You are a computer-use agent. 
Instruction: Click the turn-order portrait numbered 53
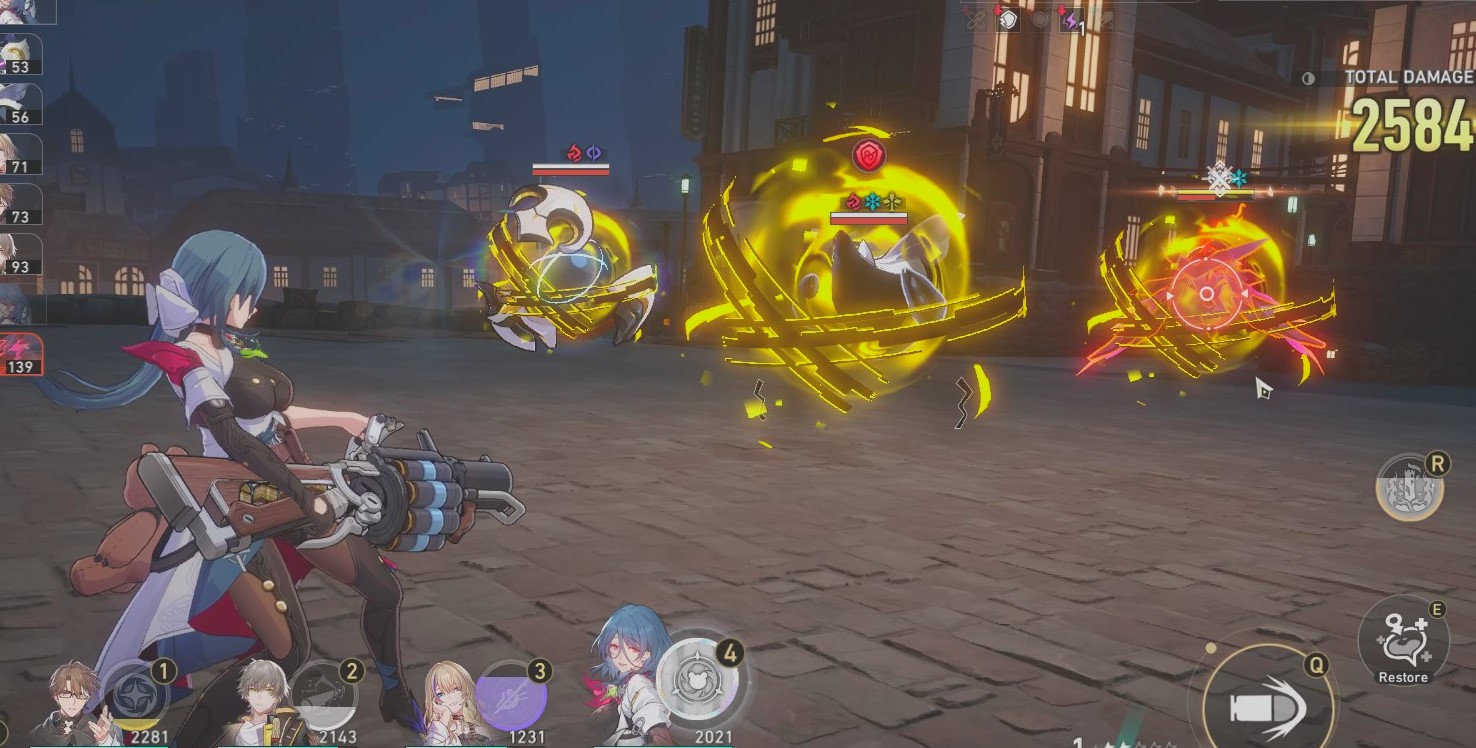point(20,55)
